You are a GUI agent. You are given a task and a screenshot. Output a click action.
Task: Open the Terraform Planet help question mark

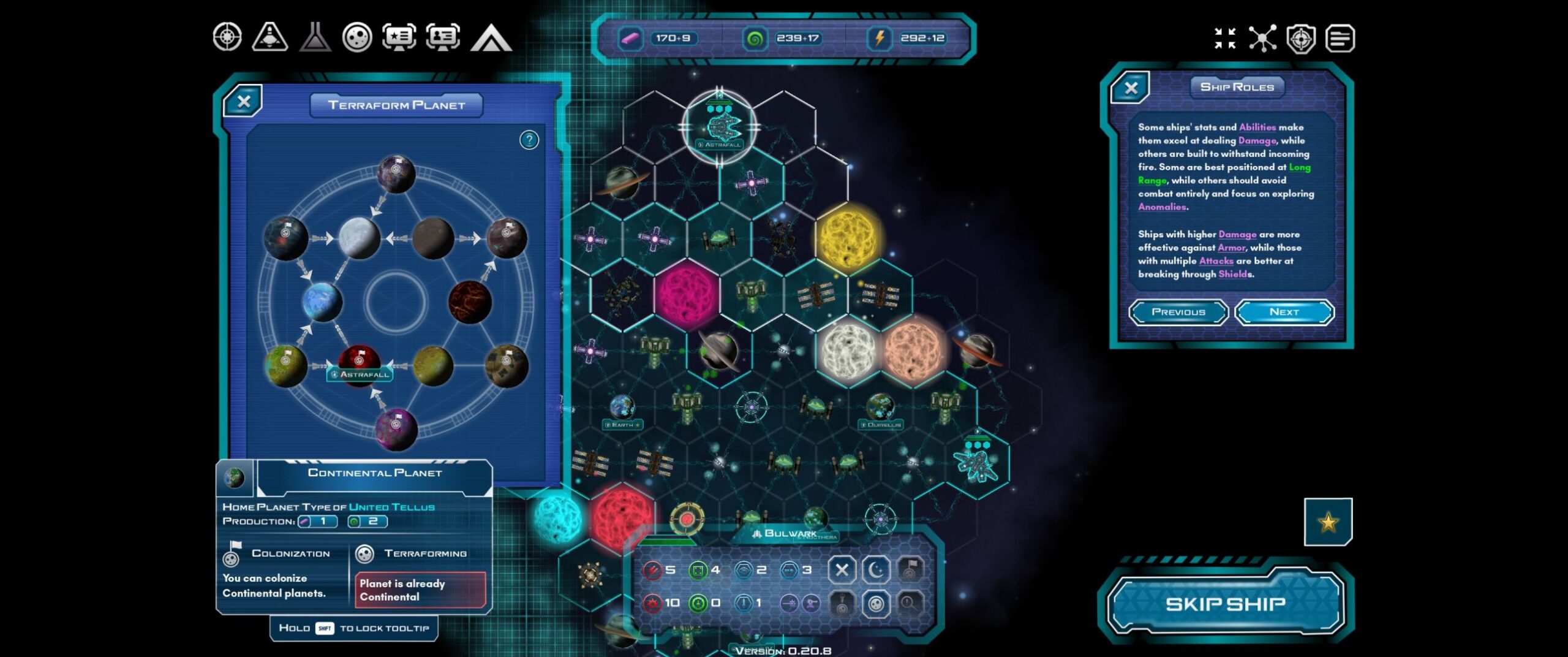529,140
